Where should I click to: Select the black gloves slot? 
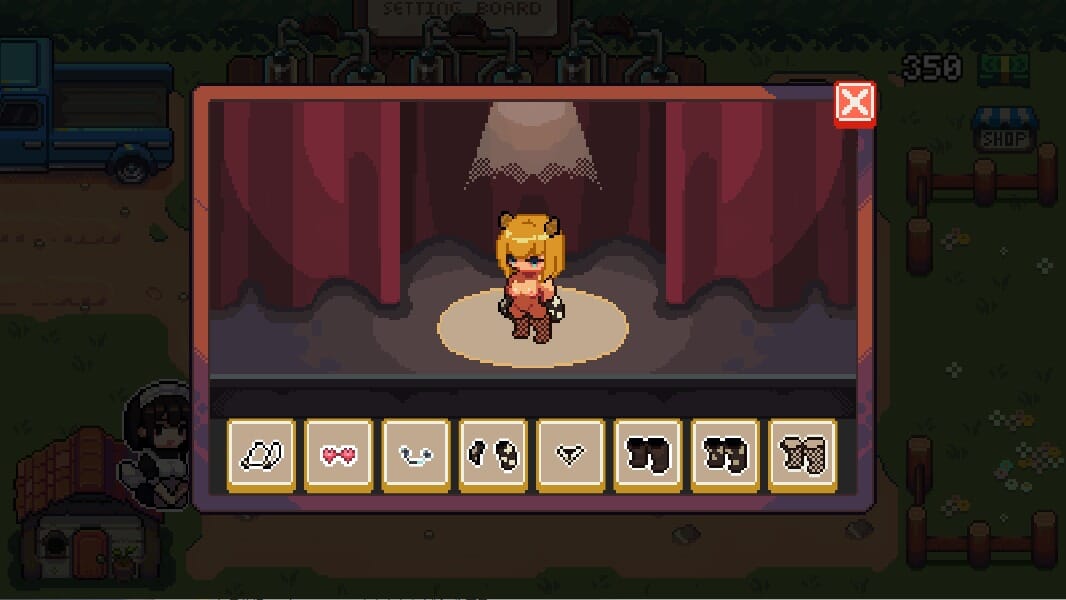[493, 455]
